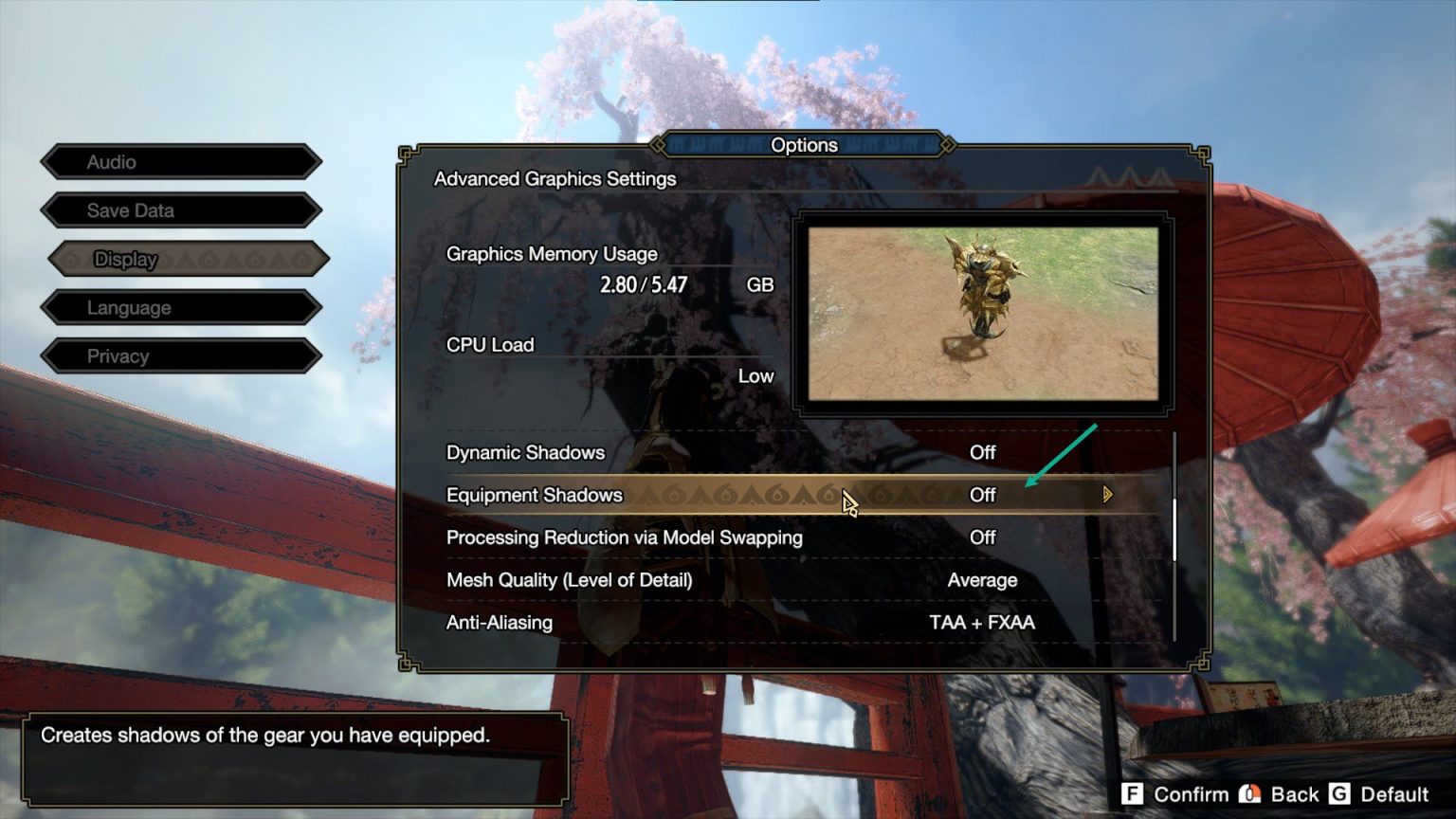1456x819 pixels.
Task: Change the Mesh Quality setting from Average
Action: (983, 579)
